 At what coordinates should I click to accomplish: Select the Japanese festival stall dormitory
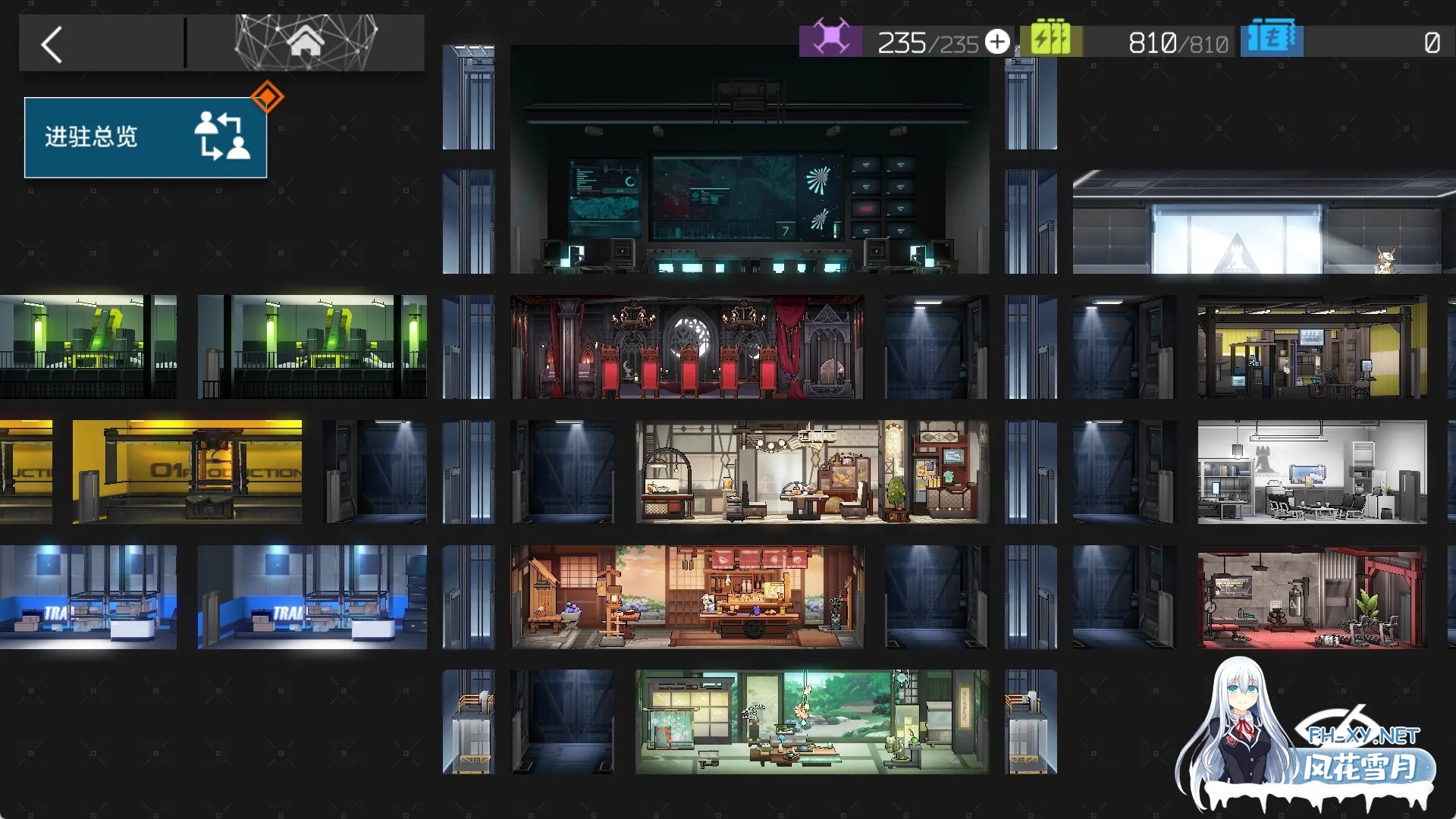(x=687, y=597)
